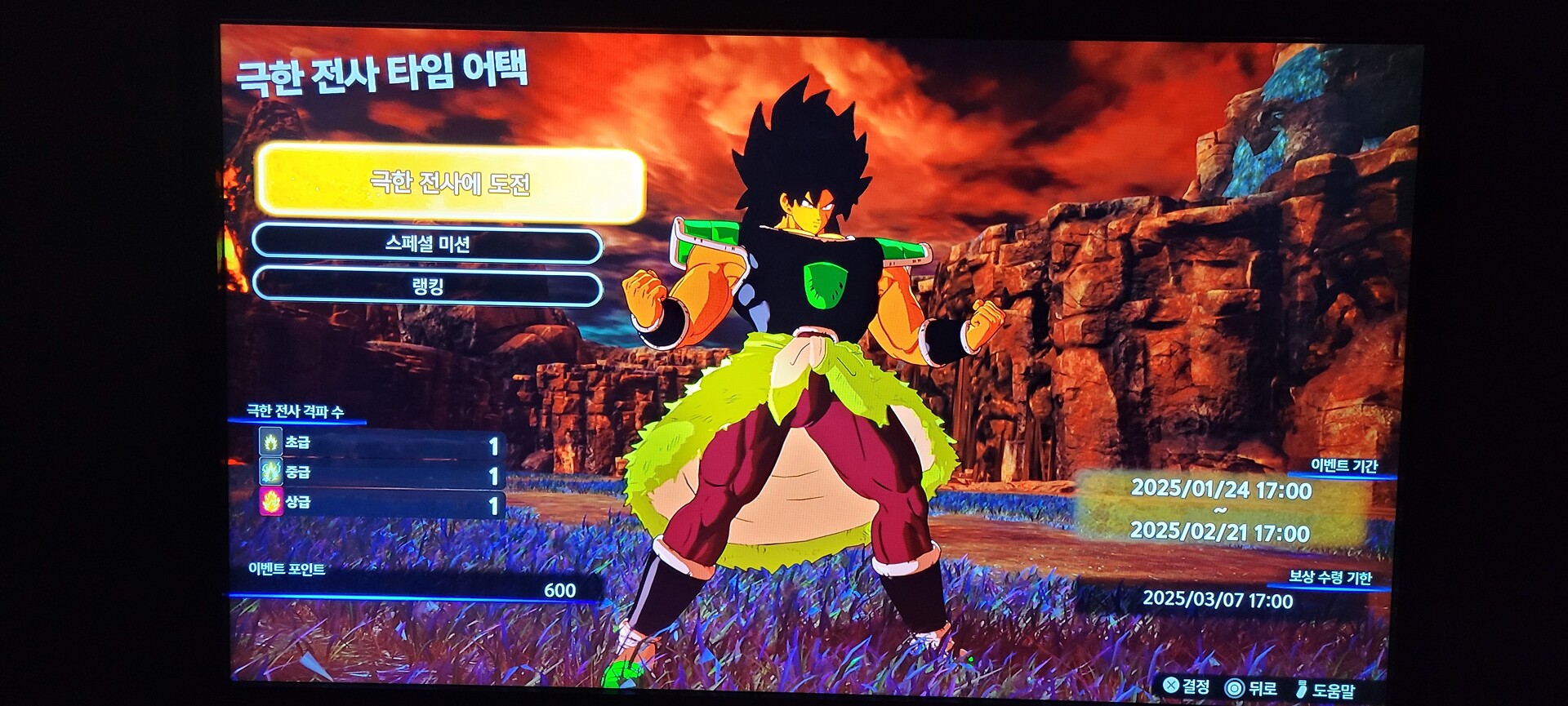Open the 랭킹 leaderboard
Screen dimensions: 1568x706
pos(427,287)
